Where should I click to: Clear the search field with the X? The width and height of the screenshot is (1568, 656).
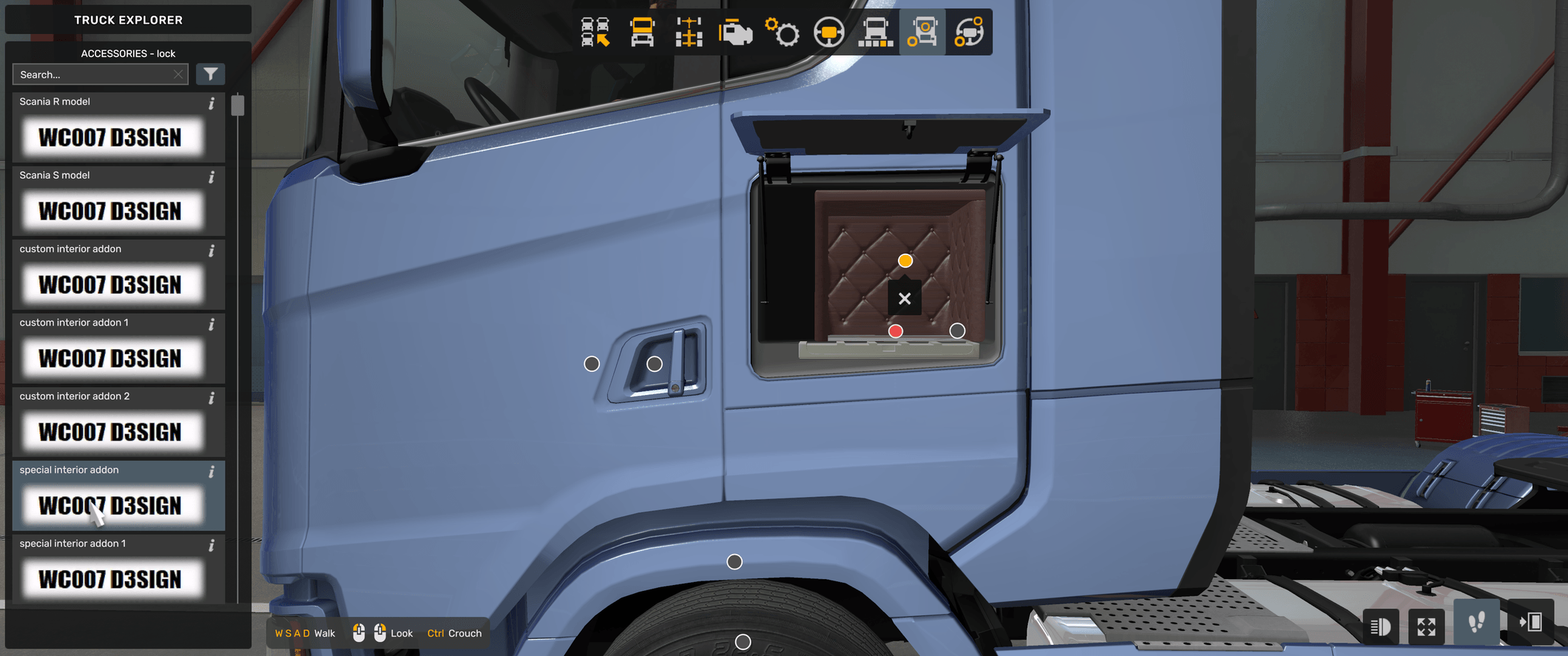tap(178, 74)
